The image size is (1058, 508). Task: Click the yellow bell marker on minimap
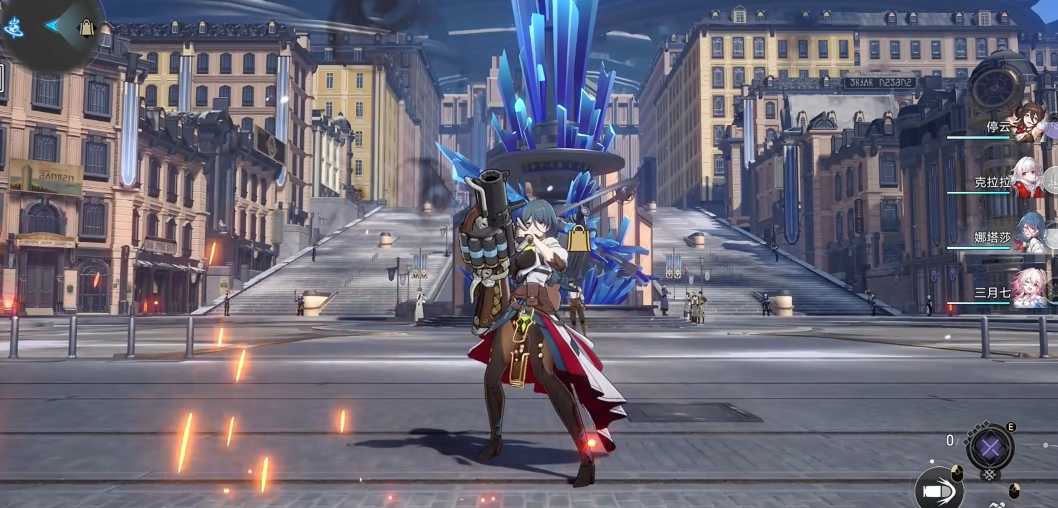[87, 28]
